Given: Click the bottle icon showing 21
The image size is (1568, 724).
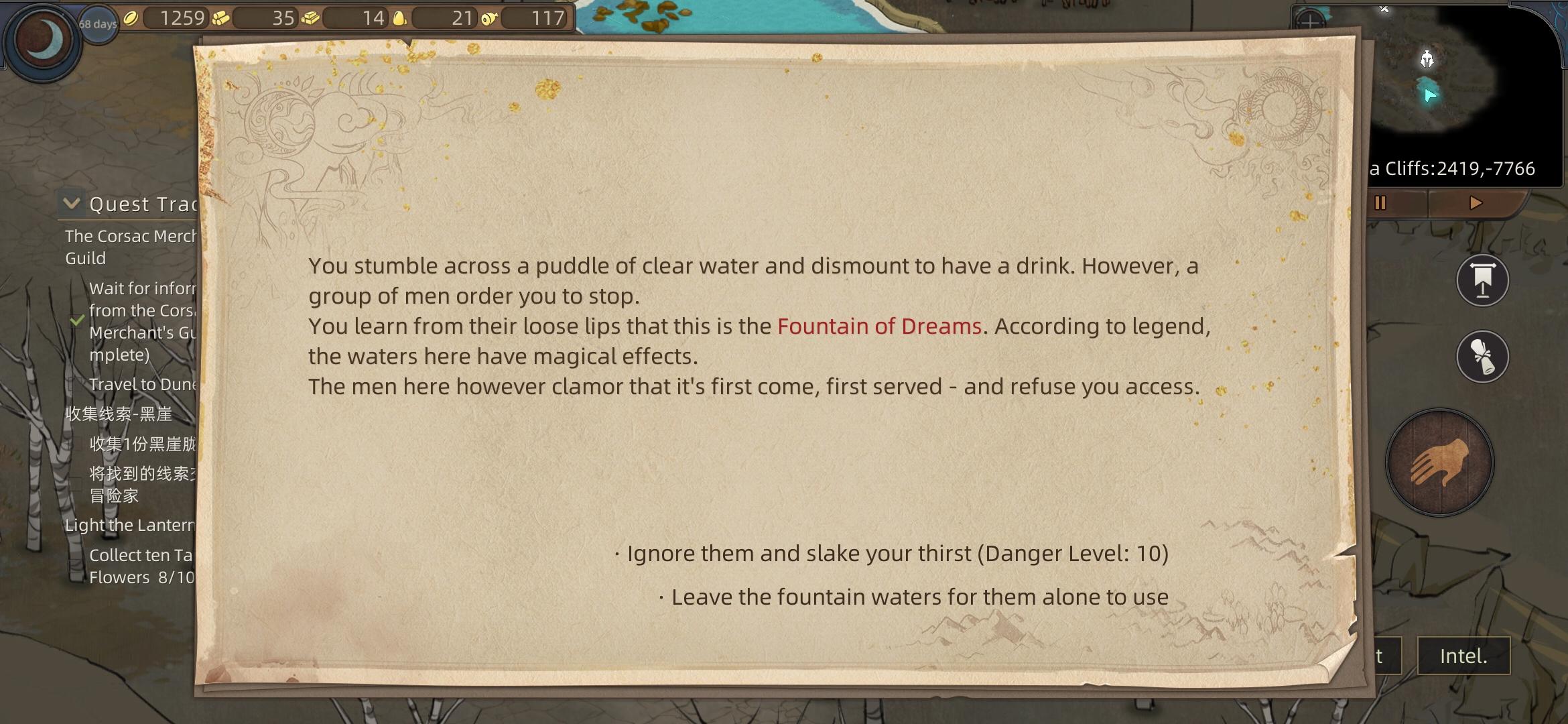Looking at the screenshot, I should [x=400, y=18].
